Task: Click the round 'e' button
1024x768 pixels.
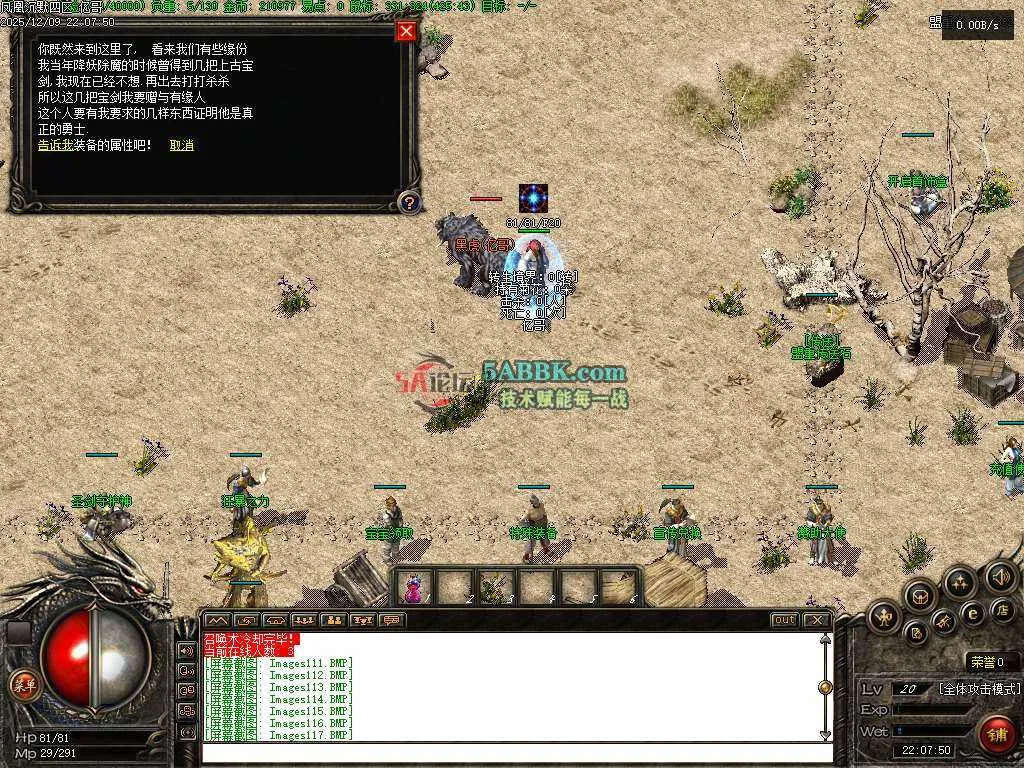Action: (972, 614)
